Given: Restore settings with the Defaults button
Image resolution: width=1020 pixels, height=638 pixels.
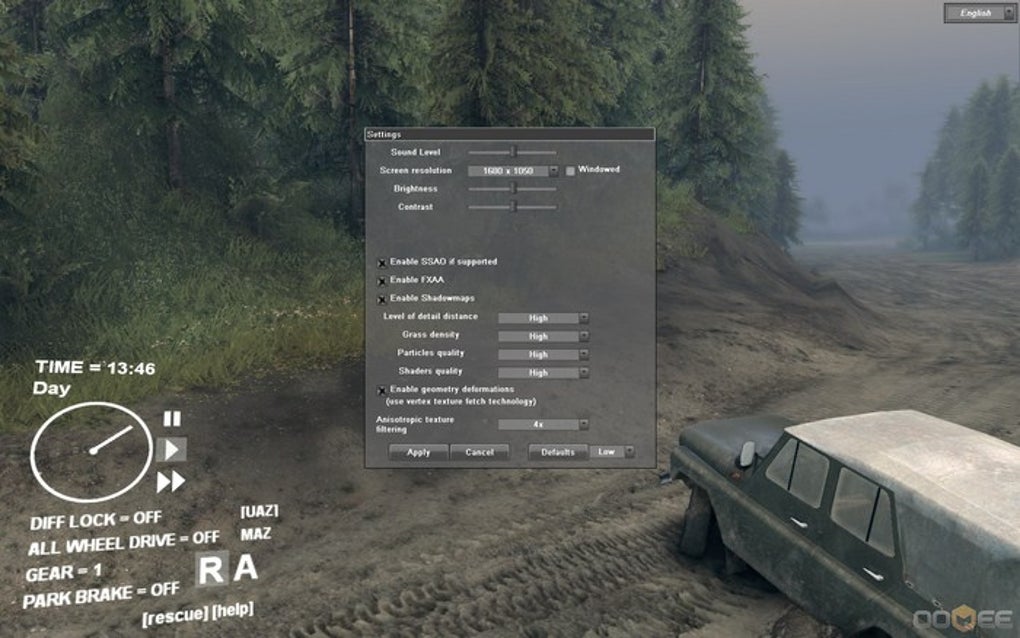Looking at the screenshot, I should coord(557,452).
